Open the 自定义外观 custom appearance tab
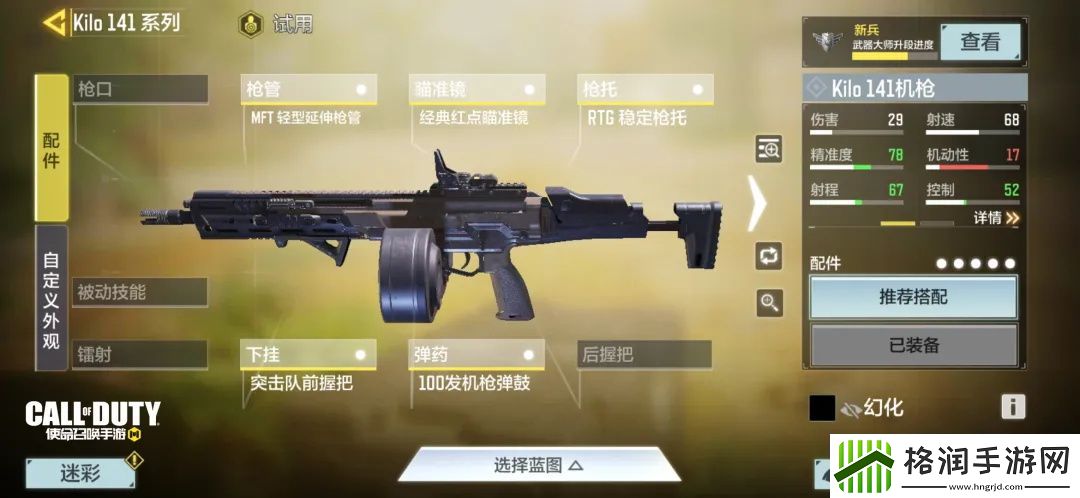Screen dimensions: 1080x498 51,297
